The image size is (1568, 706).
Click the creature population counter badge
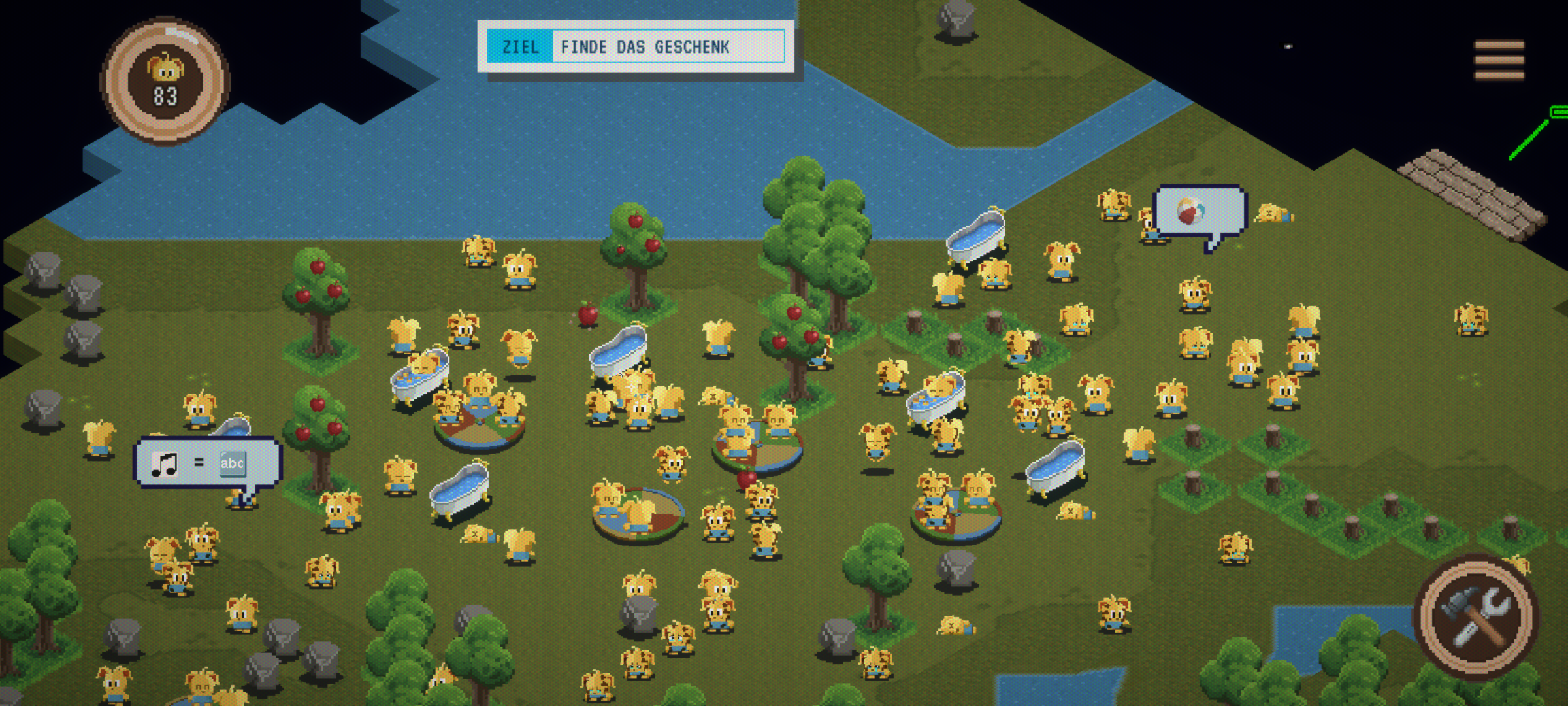click(x=165, y=81)
